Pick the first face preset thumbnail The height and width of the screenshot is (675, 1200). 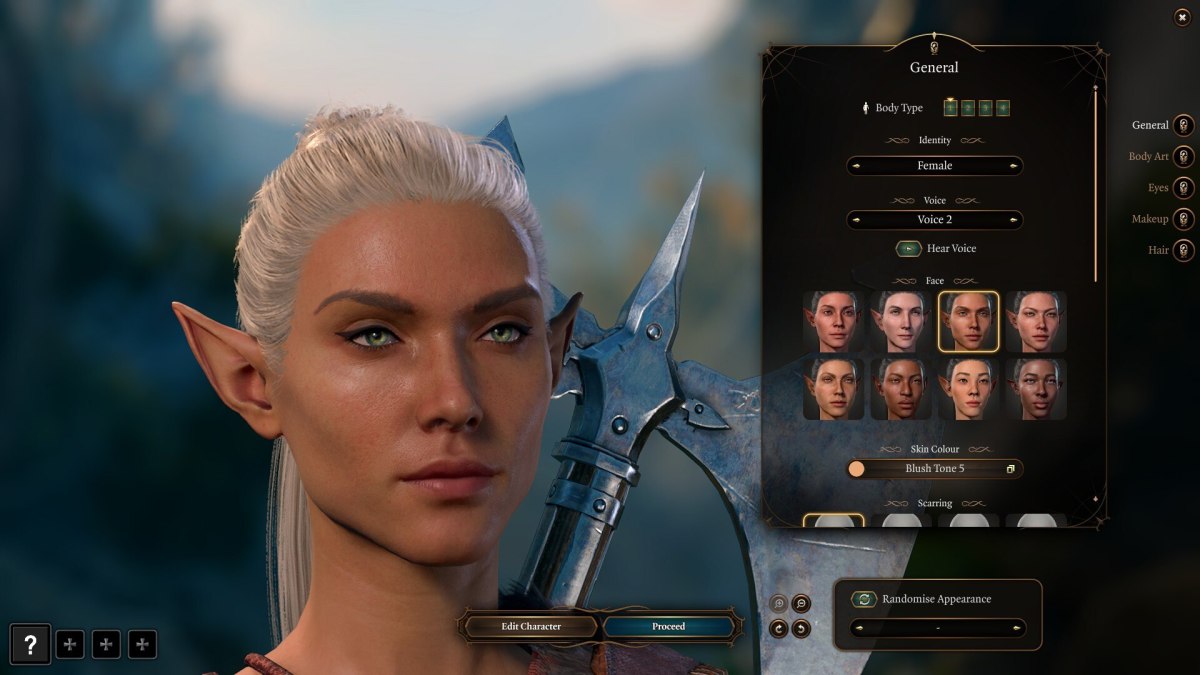coord(833,321)
